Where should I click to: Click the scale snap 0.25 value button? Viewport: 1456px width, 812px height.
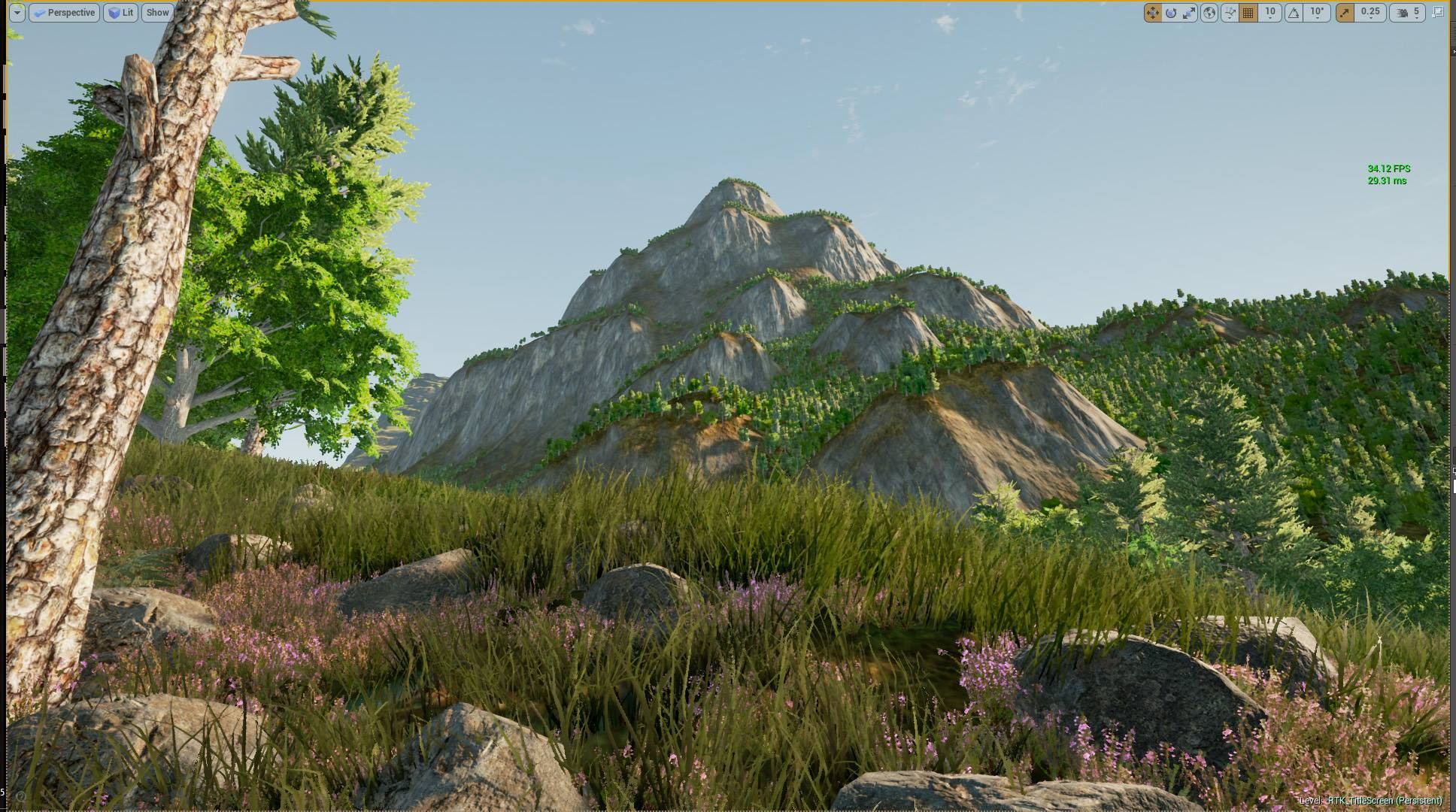click(1370, 12)
